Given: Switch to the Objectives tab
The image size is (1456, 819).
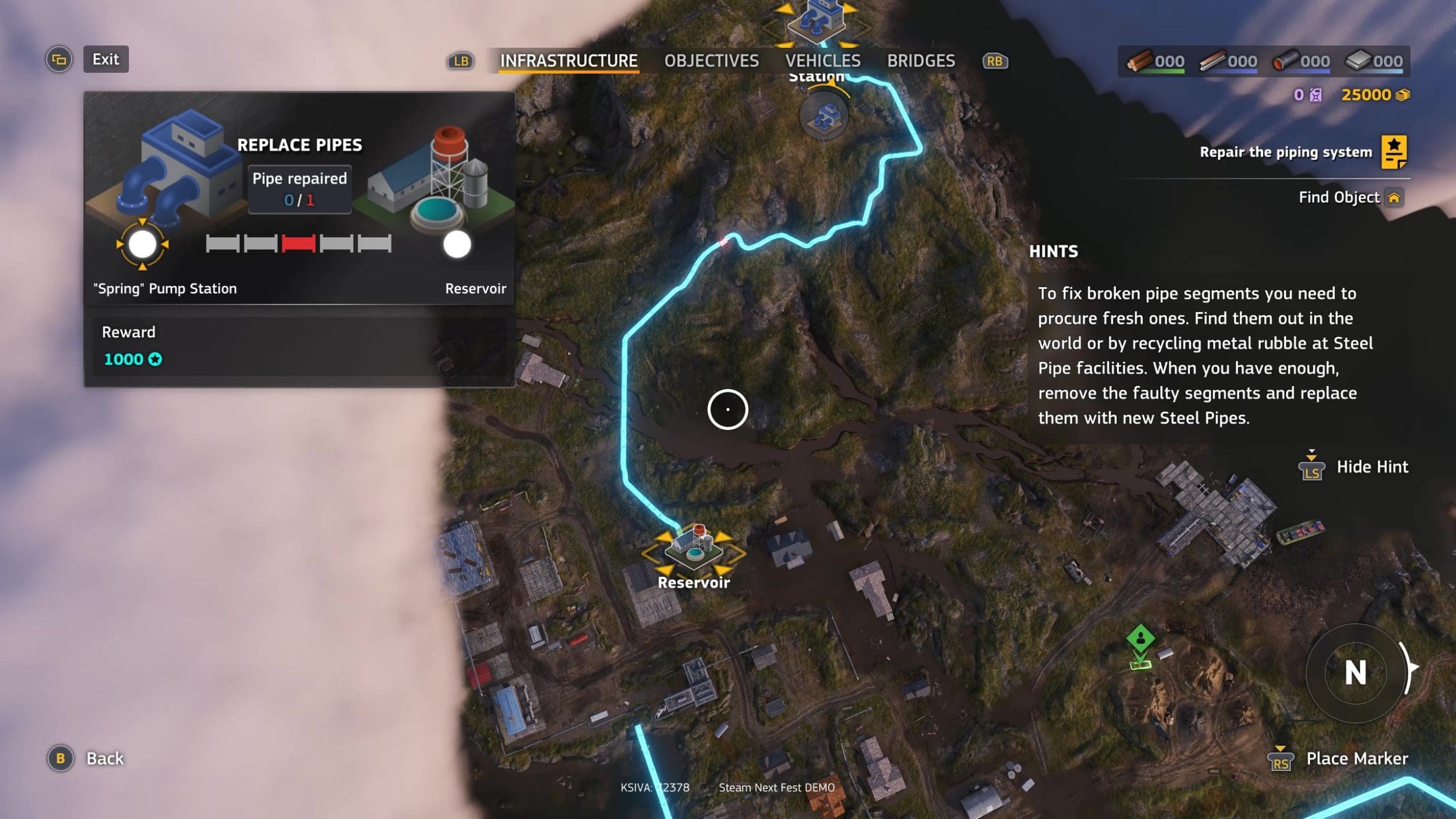Looking at the screenshot, I should pyautogui.click(x=711, y=61).
